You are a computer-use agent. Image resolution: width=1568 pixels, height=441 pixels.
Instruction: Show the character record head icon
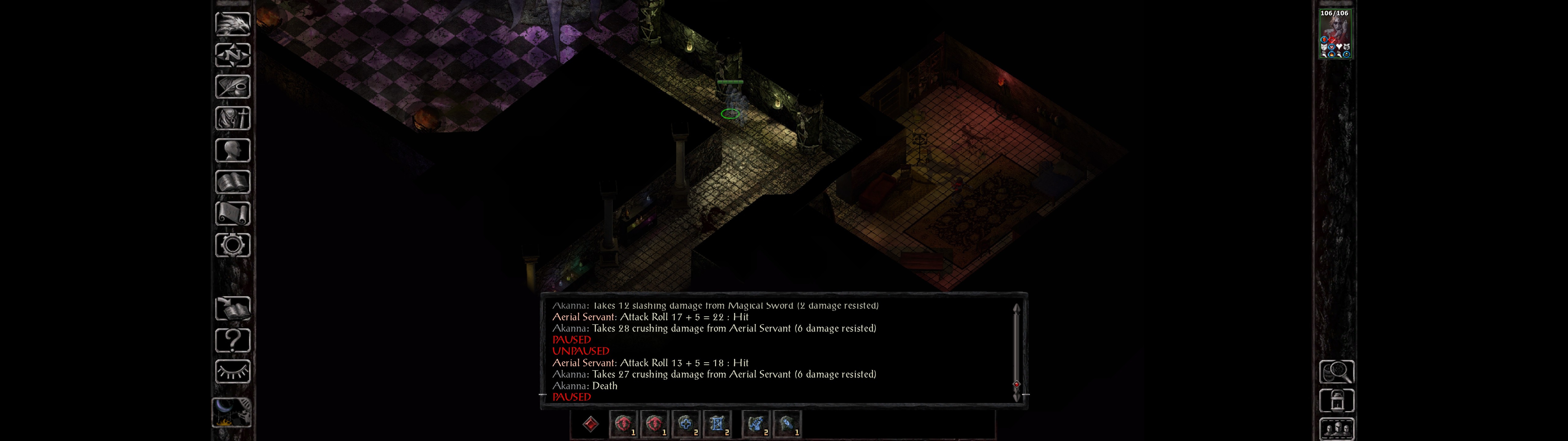pyautogui.click(x=232, y=150)
